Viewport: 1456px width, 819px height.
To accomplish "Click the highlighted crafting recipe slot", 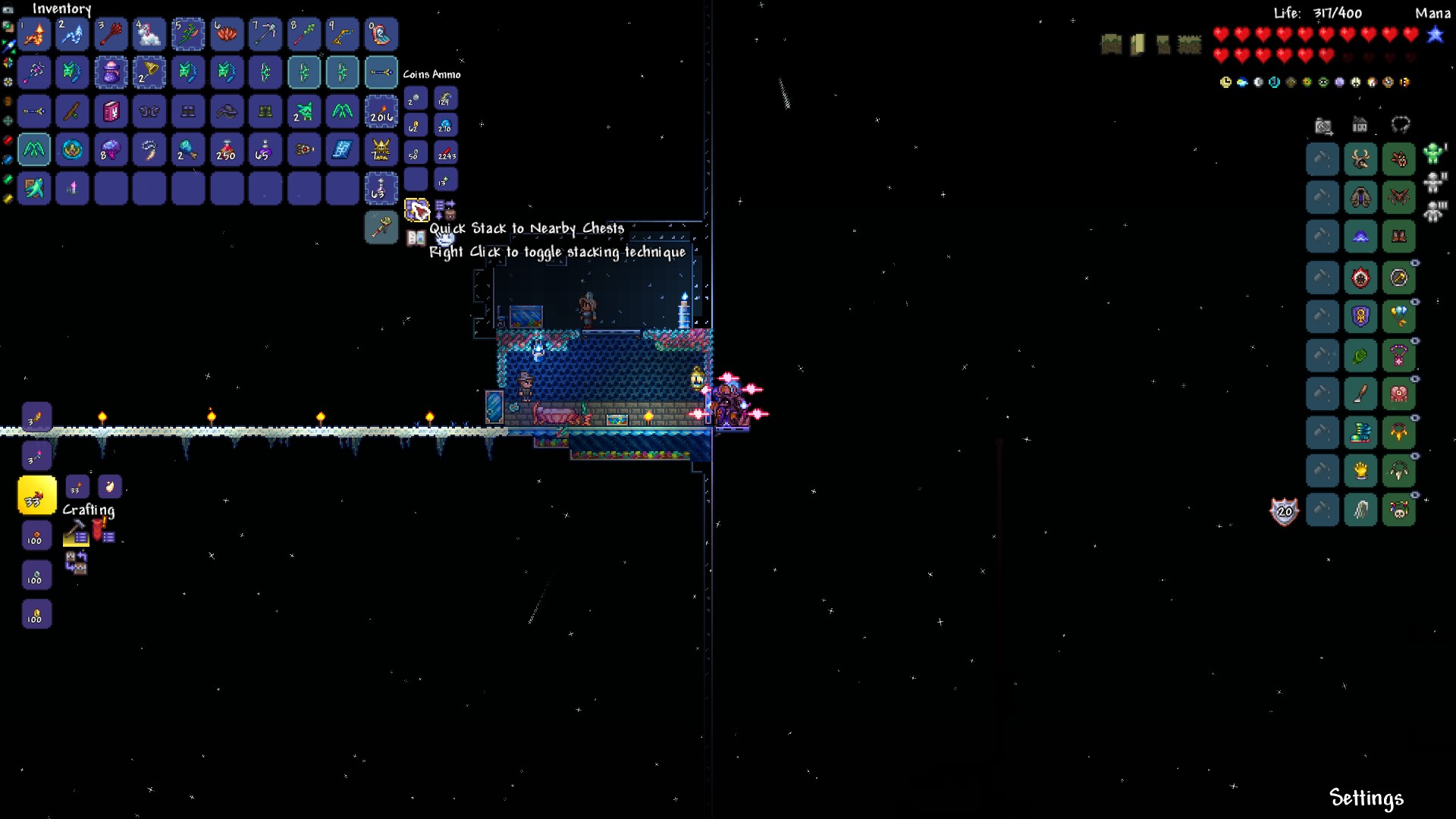I will point(36,496).
